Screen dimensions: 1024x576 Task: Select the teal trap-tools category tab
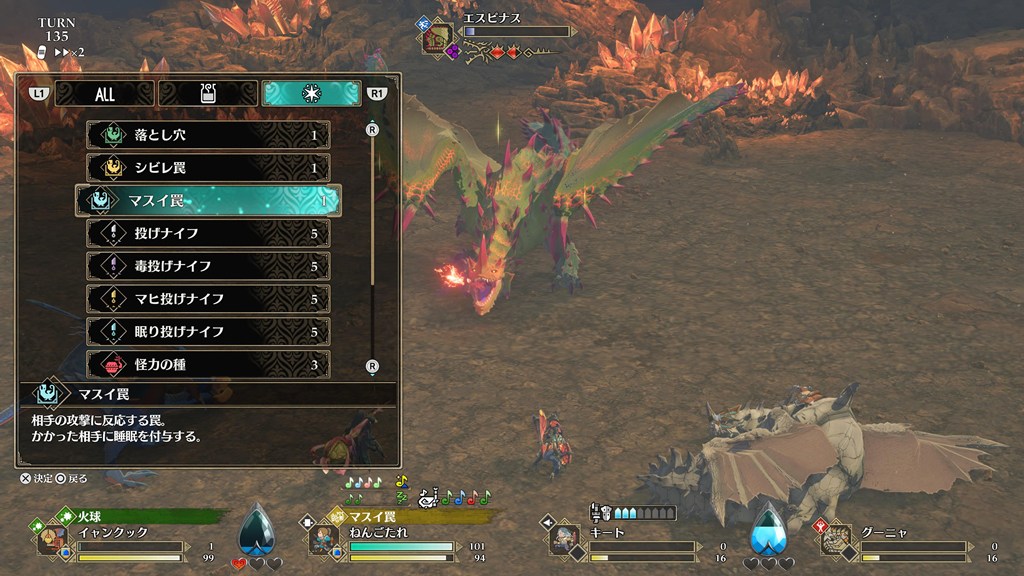pyautogui.click(x=311, y=94)
